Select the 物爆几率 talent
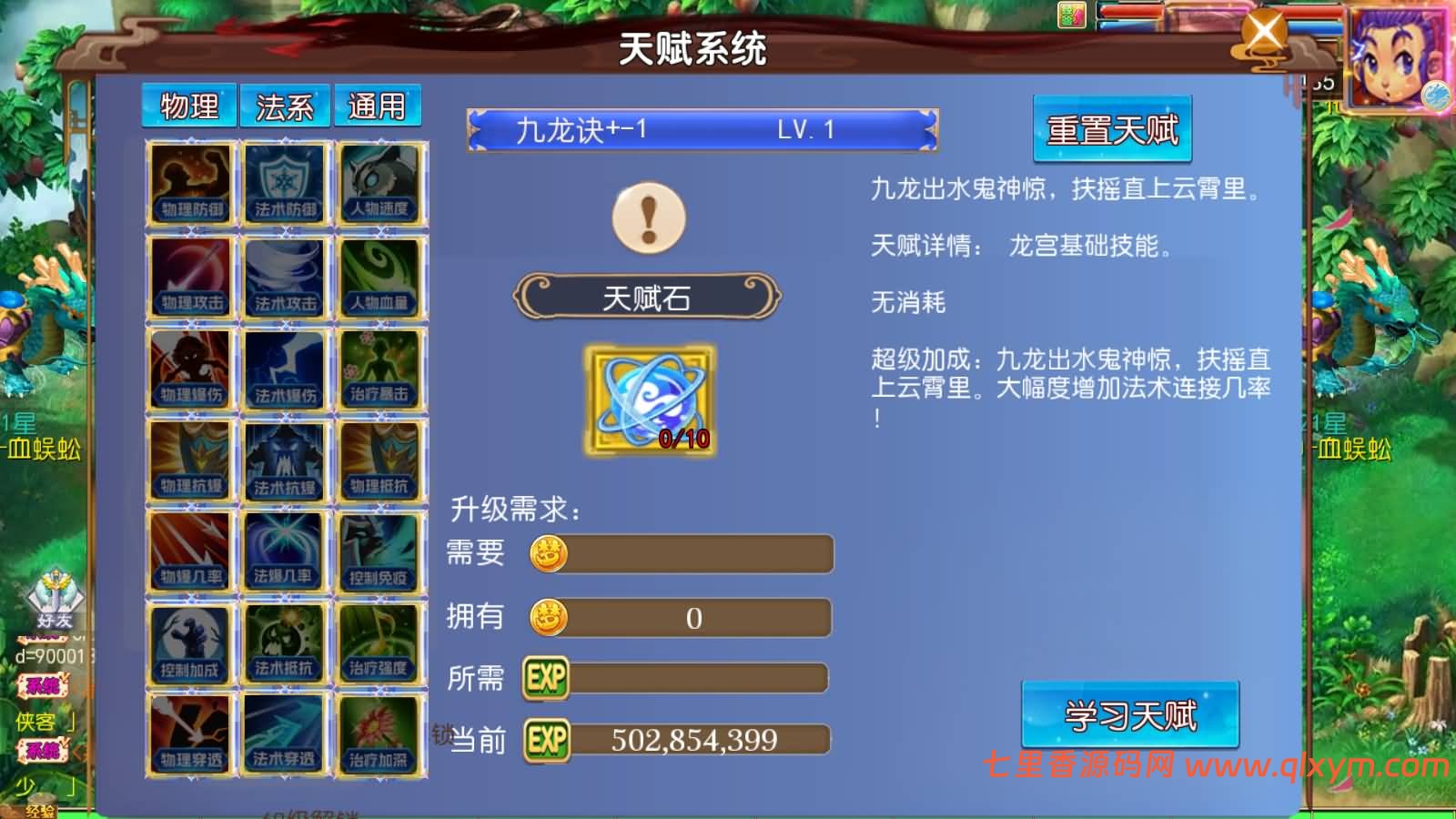This screenshot has width=1456, height=819. tap(187, 551)
